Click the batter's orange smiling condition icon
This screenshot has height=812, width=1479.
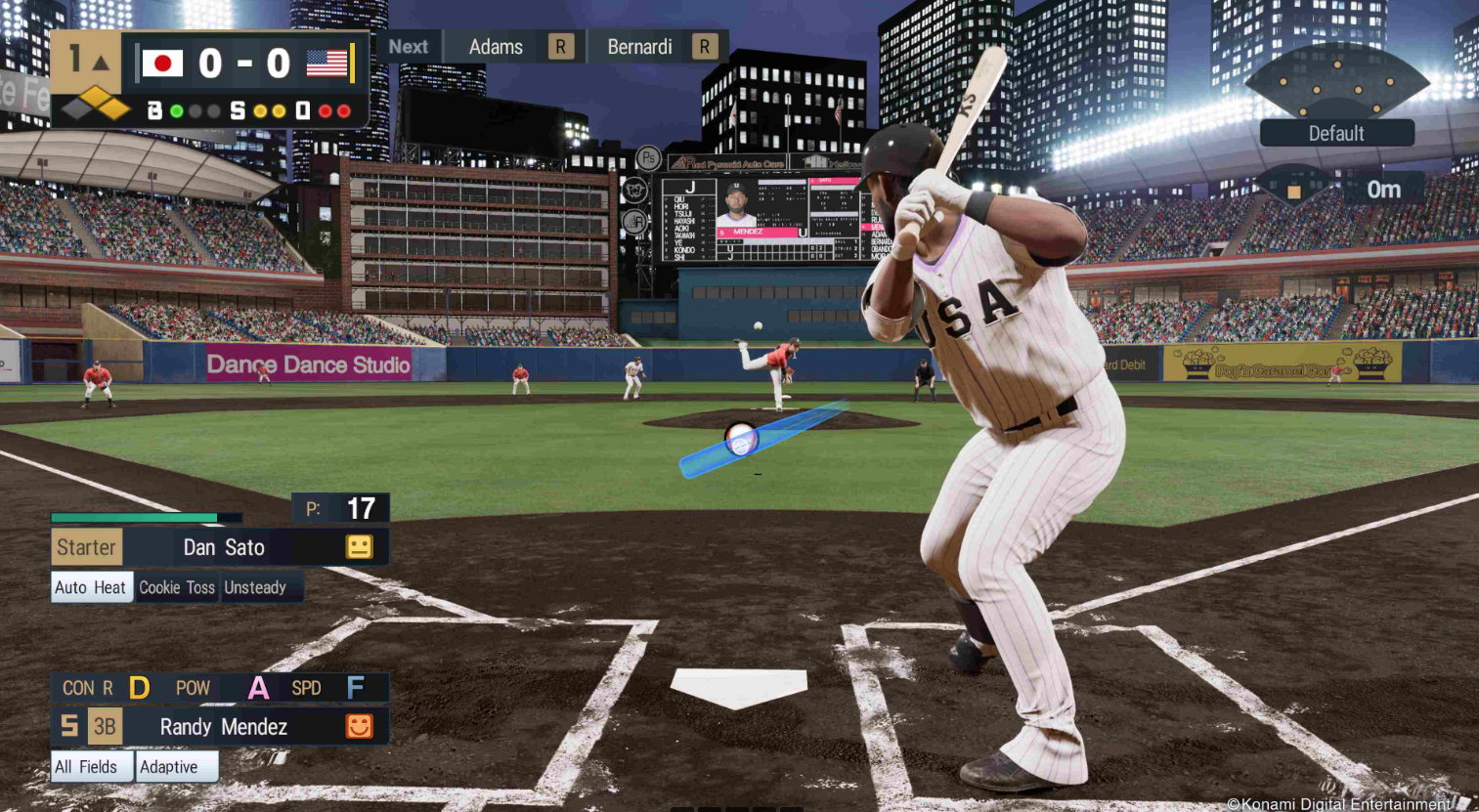[359, 726]
